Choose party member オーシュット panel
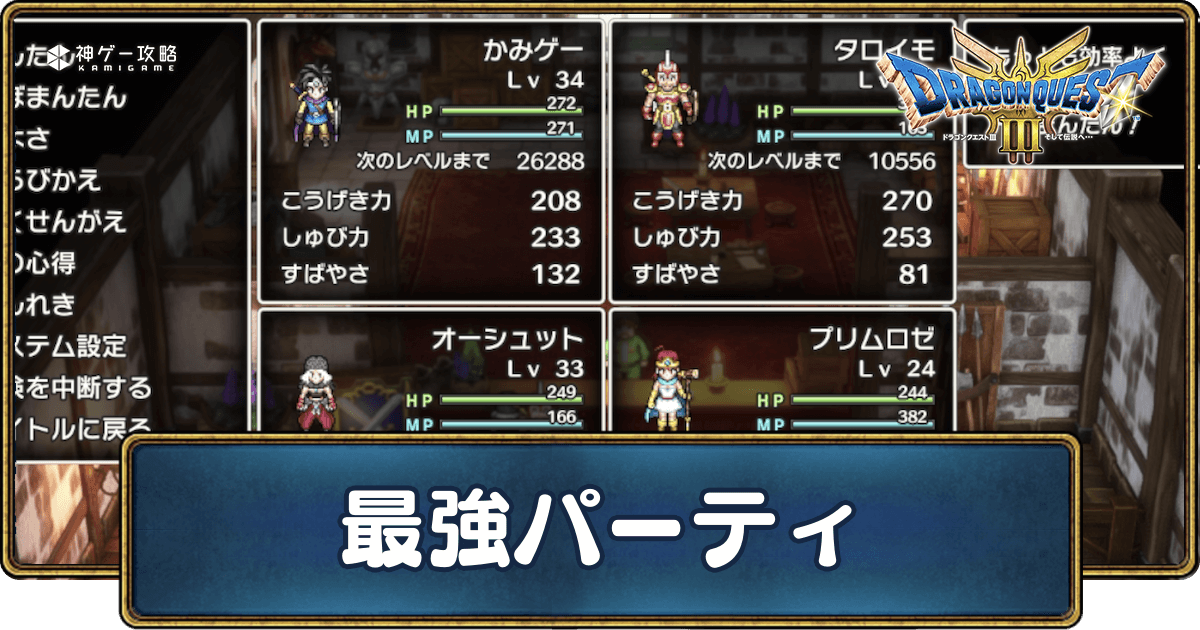Screen dimensions: 1200x630 [x=431, y=372]
